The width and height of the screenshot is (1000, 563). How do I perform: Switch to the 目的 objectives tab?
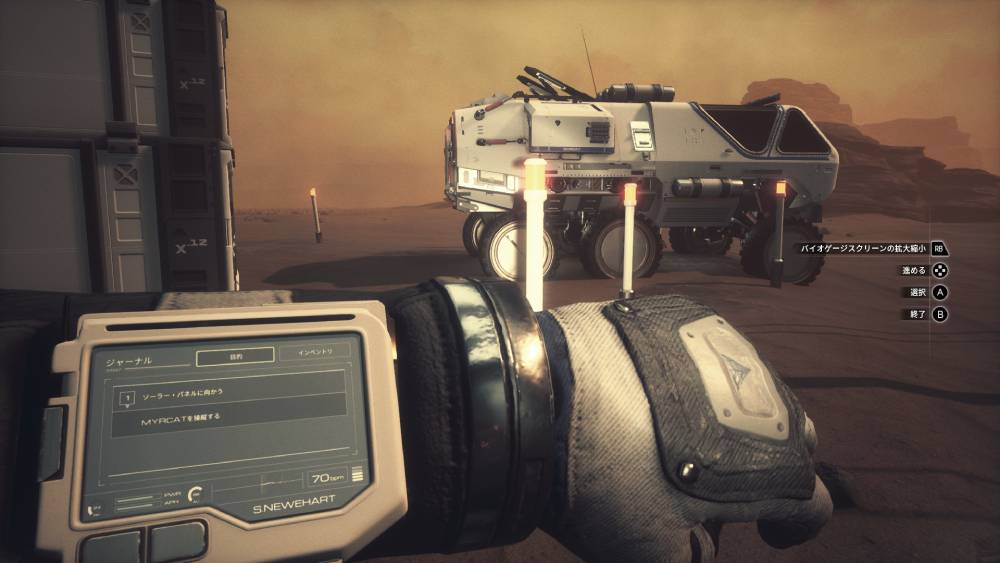click(234, 354)
